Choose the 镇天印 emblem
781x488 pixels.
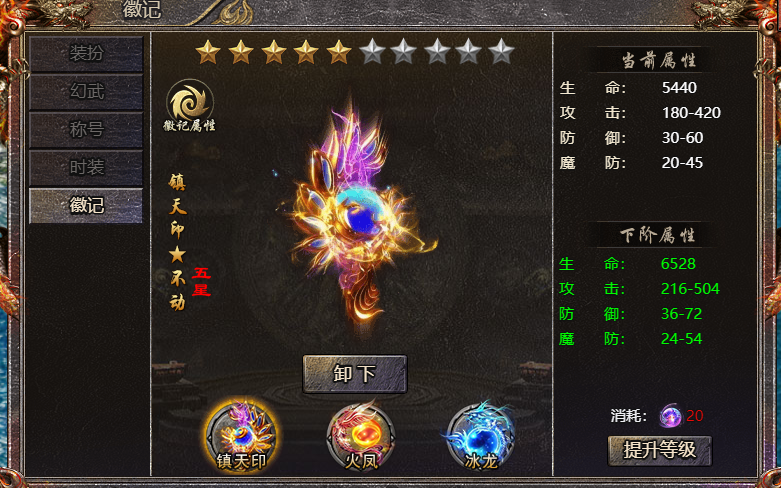[242, 435]
